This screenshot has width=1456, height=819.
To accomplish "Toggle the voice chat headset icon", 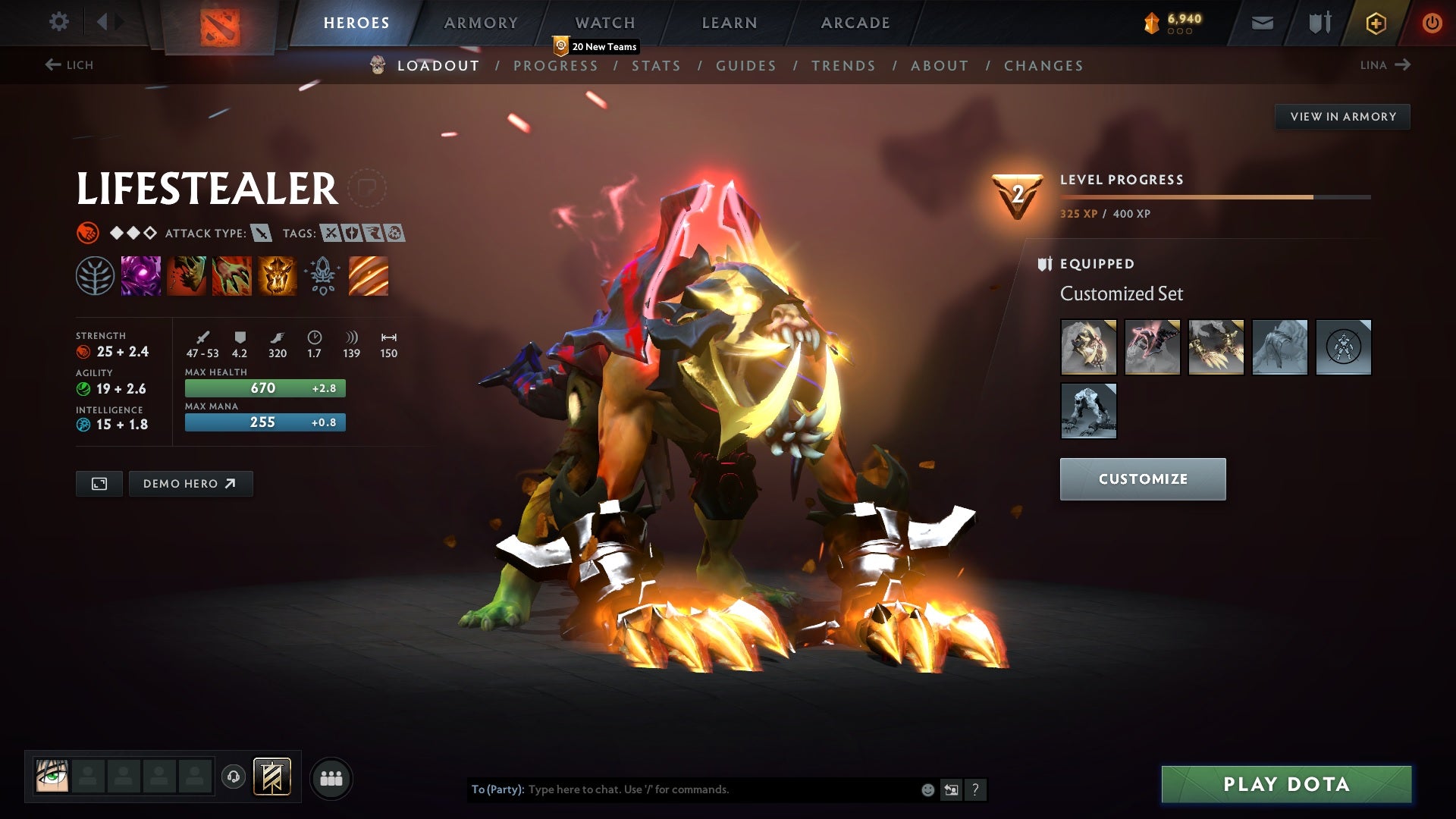I will 235,777.
